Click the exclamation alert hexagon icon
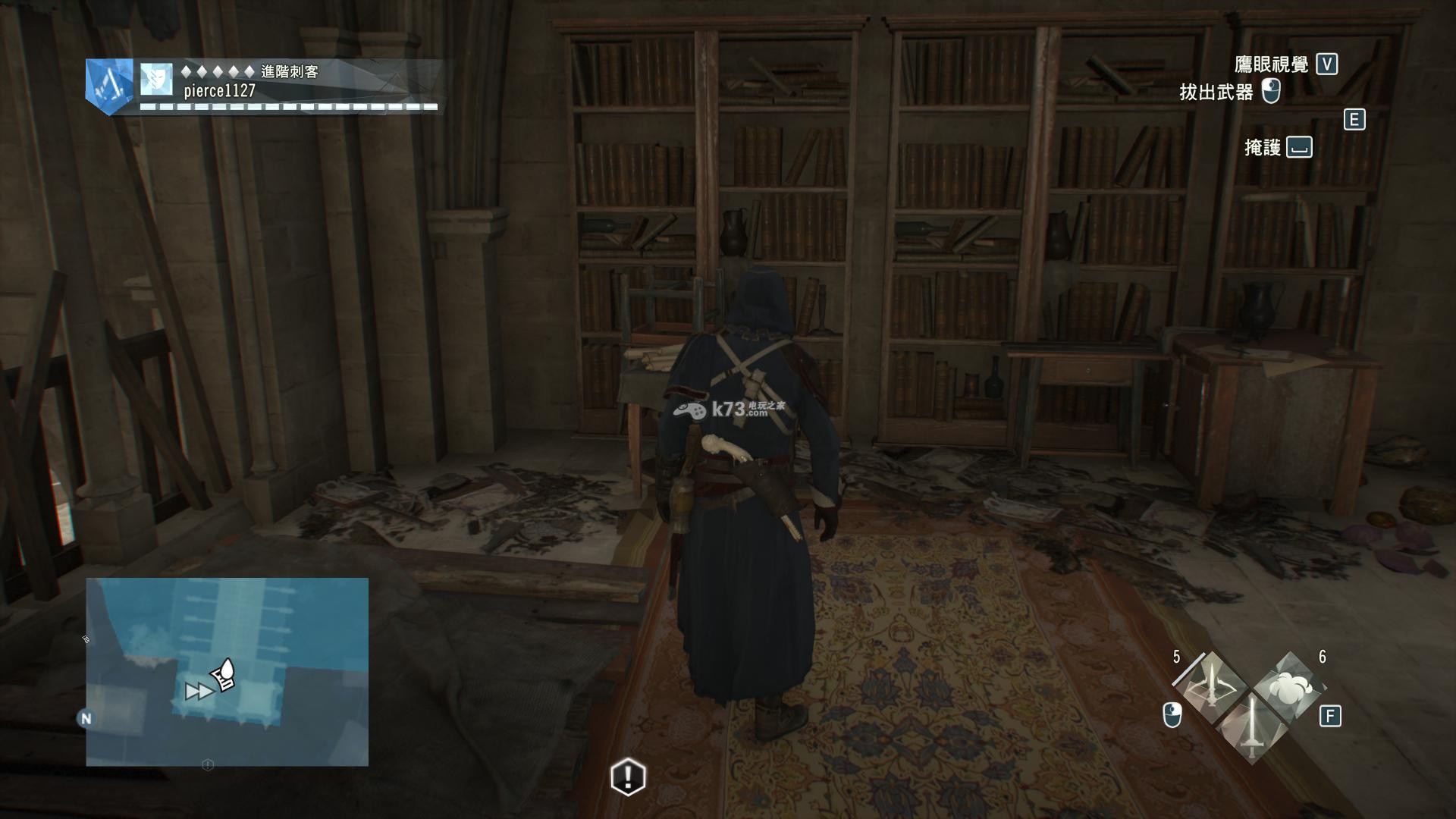This screenshot has width=1456, height=819. pos(628,776)
